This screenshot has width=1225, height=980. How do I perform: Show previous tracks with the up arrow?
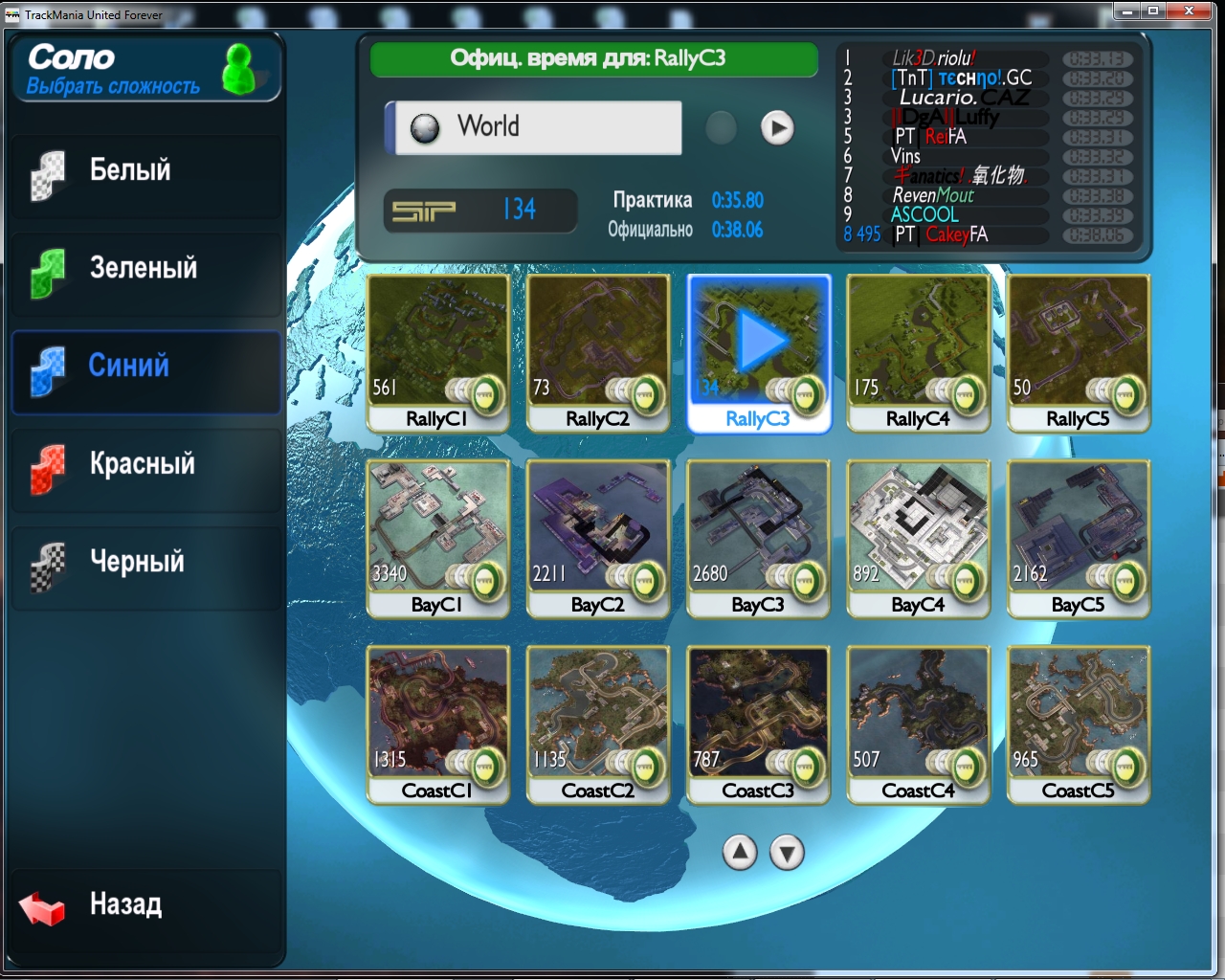pyautogui.click(x=740, y=852)
